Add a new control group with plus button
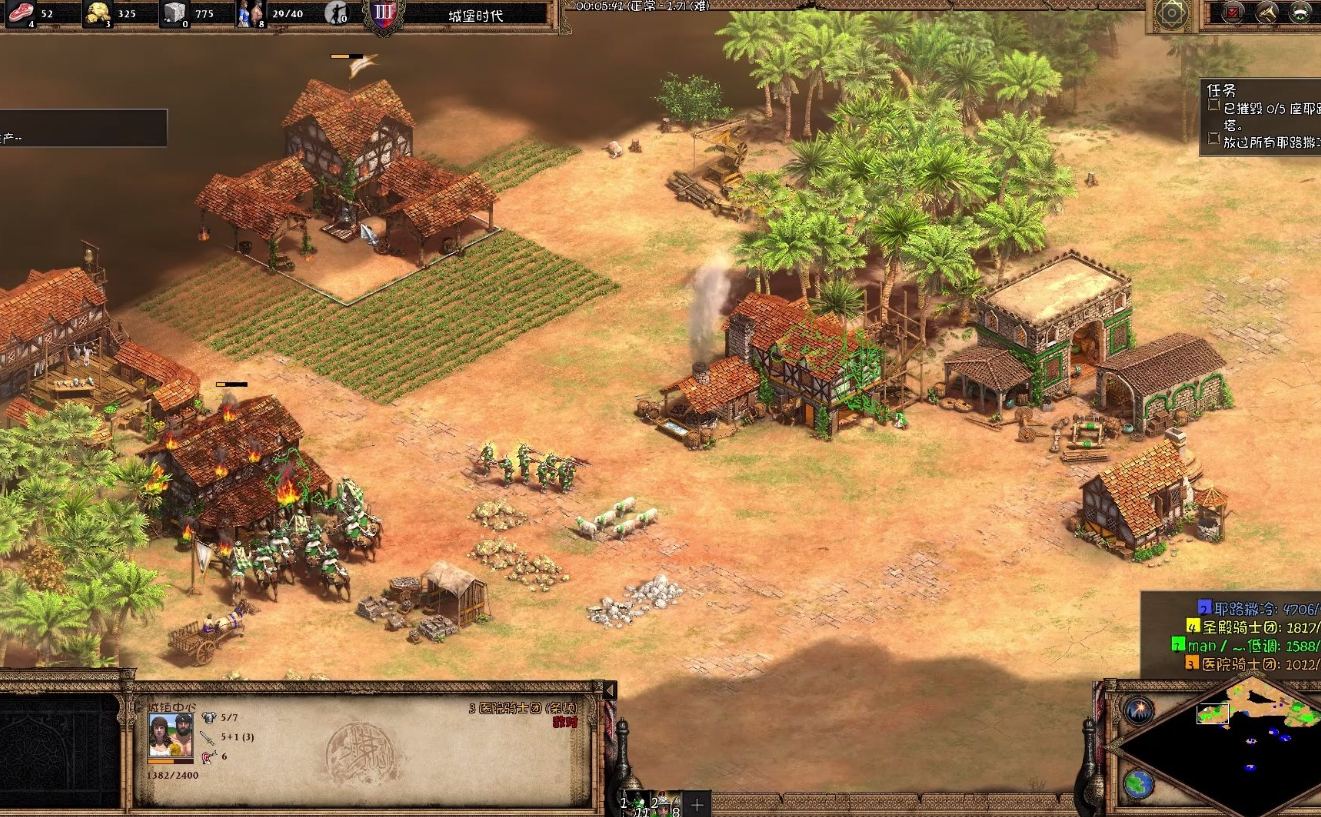This screenshot has height=817, width=1321. pyautogui.click(x=697, y=804)
